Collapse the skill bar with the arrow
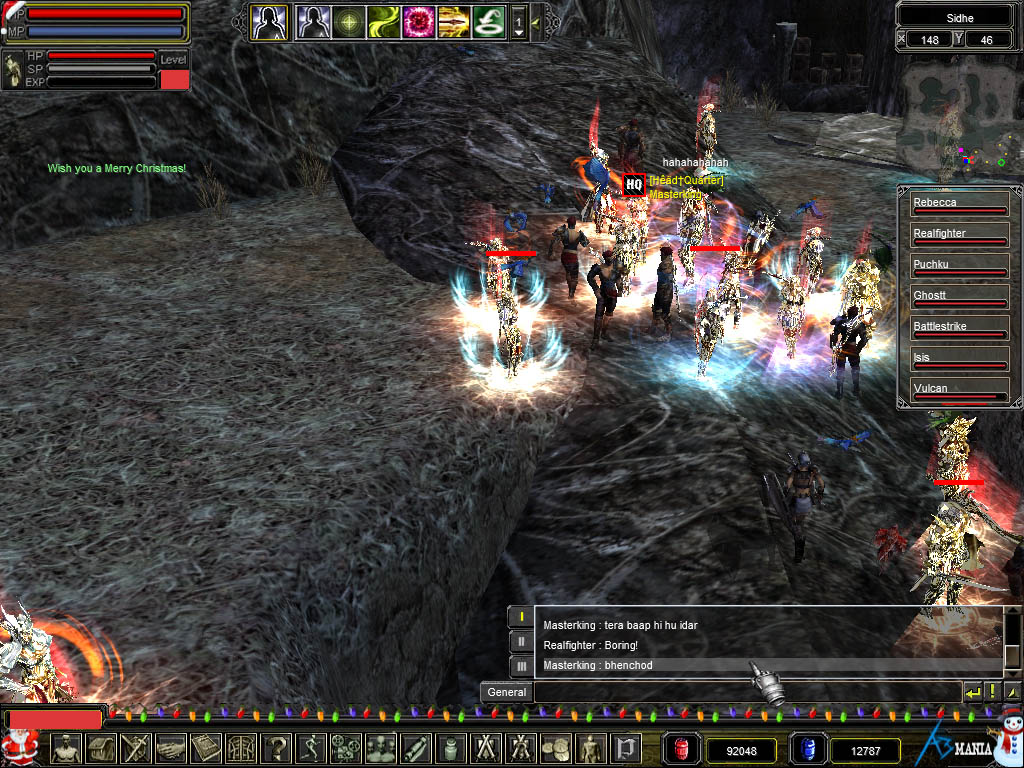Image resolution: width=1024 pixels, height=768 pixels. (536, 21)
